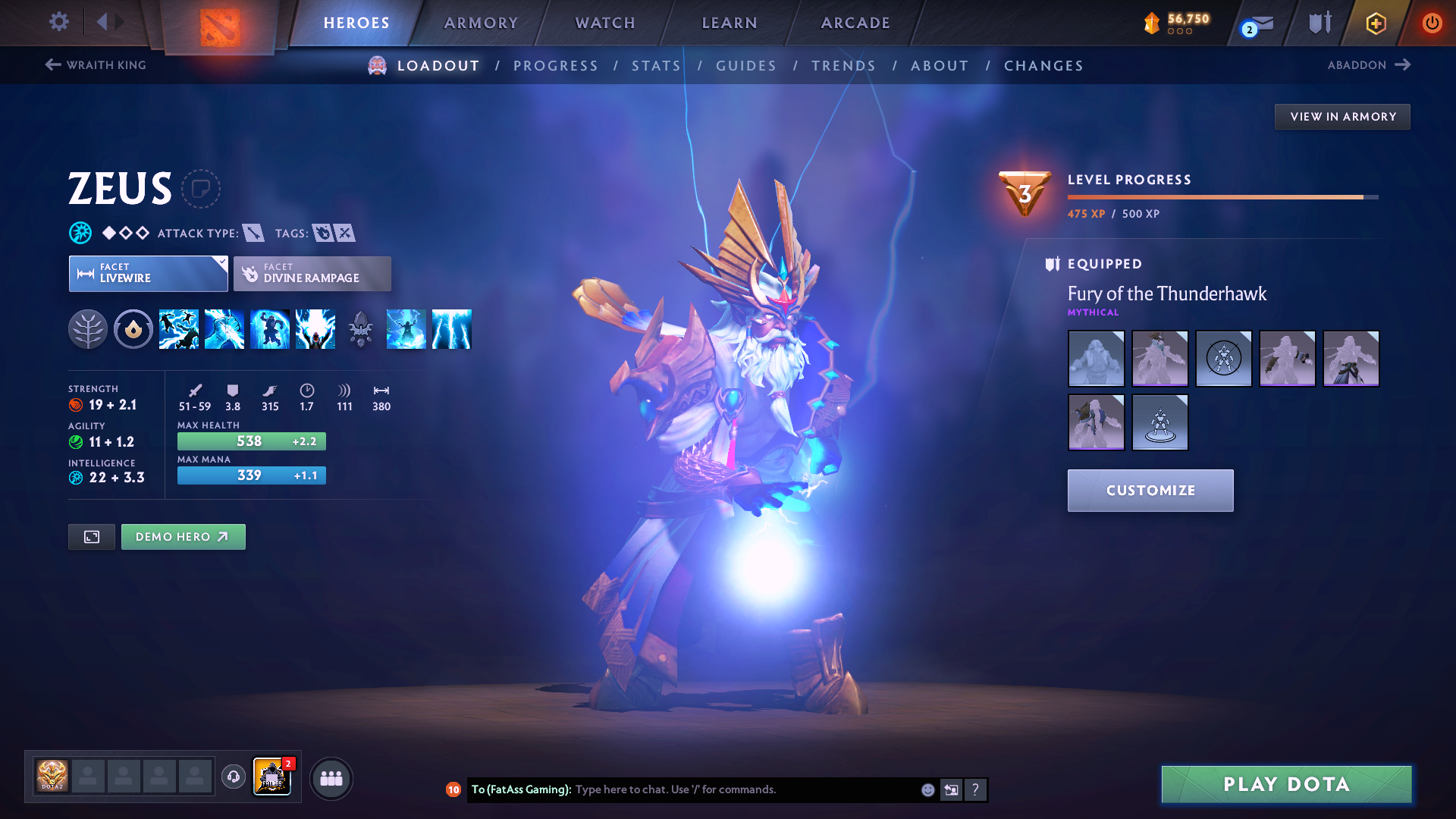The height and width of the screenshot is (819, 1456).
Task: Open the Customize loadout button
Action: pos(1150,491)
